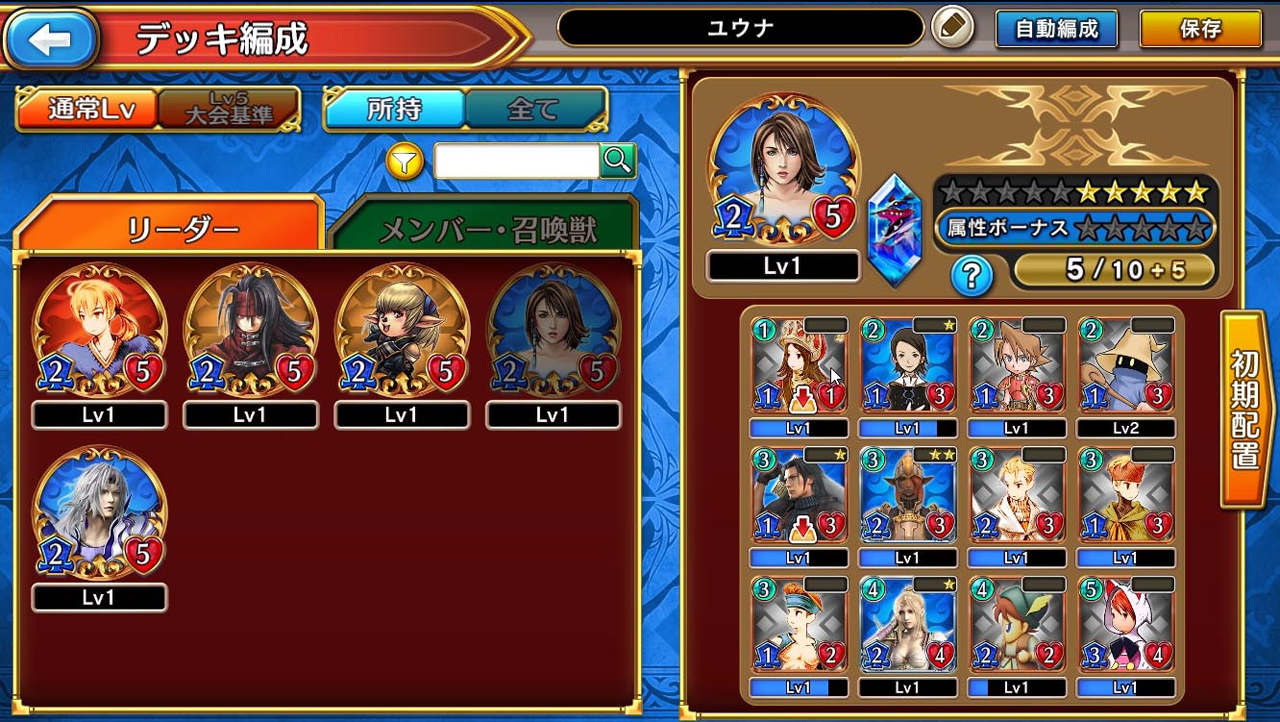
Task: Click the search magnifying glass icon
Action: pyautogui.click(x=617, y=161)
